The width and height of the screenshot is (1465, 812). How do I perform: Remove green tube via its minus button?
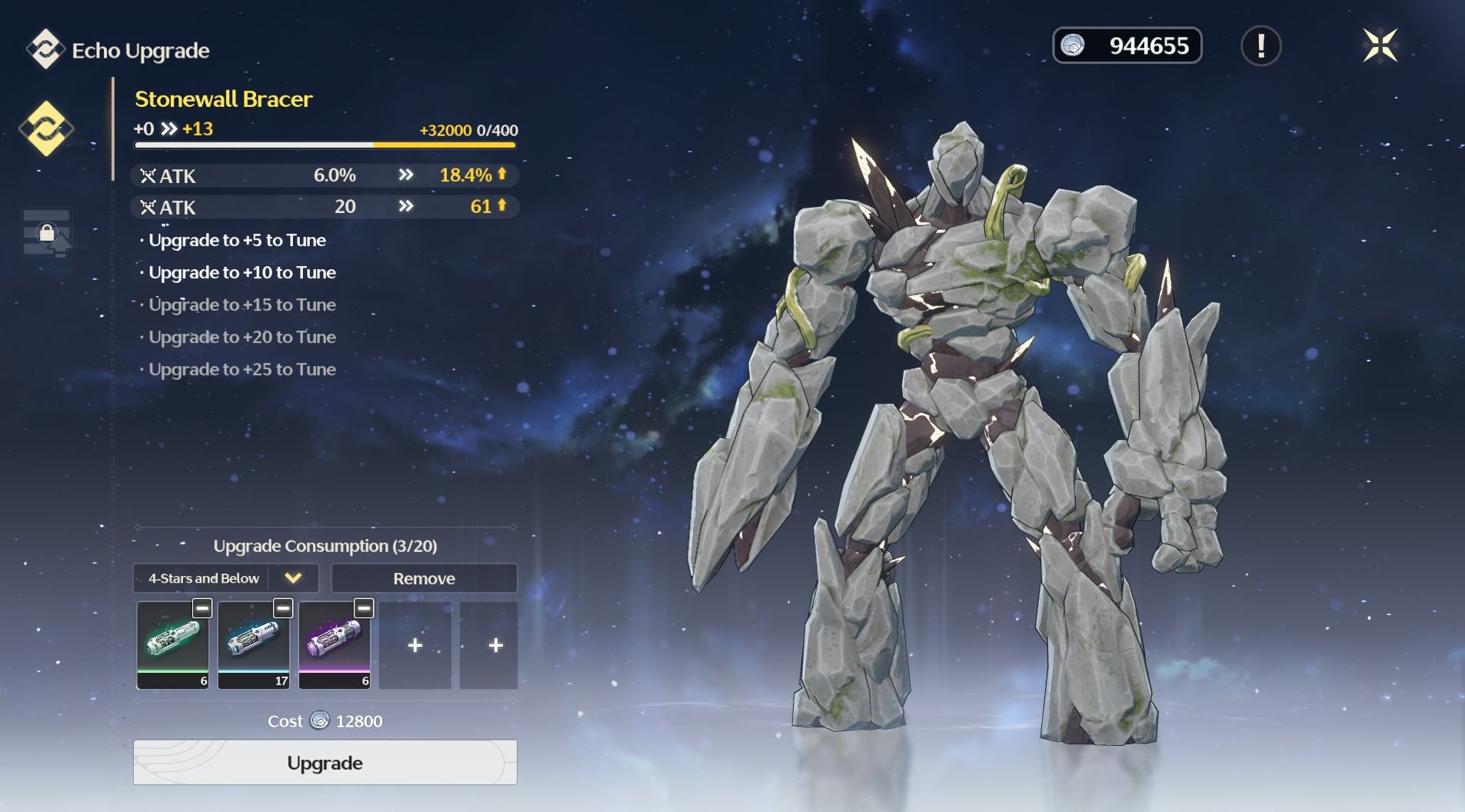[x=202, y=608]
